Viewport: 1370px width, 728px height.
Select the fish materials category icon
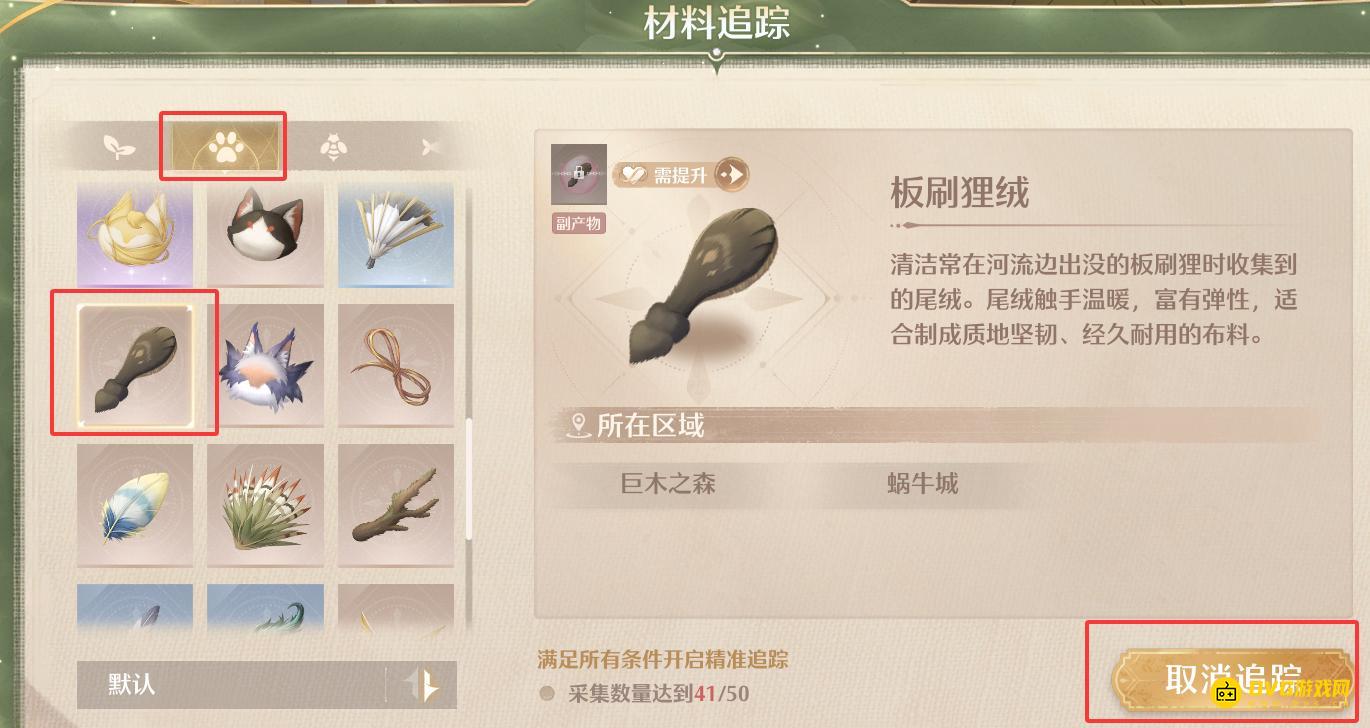(432, 146)
